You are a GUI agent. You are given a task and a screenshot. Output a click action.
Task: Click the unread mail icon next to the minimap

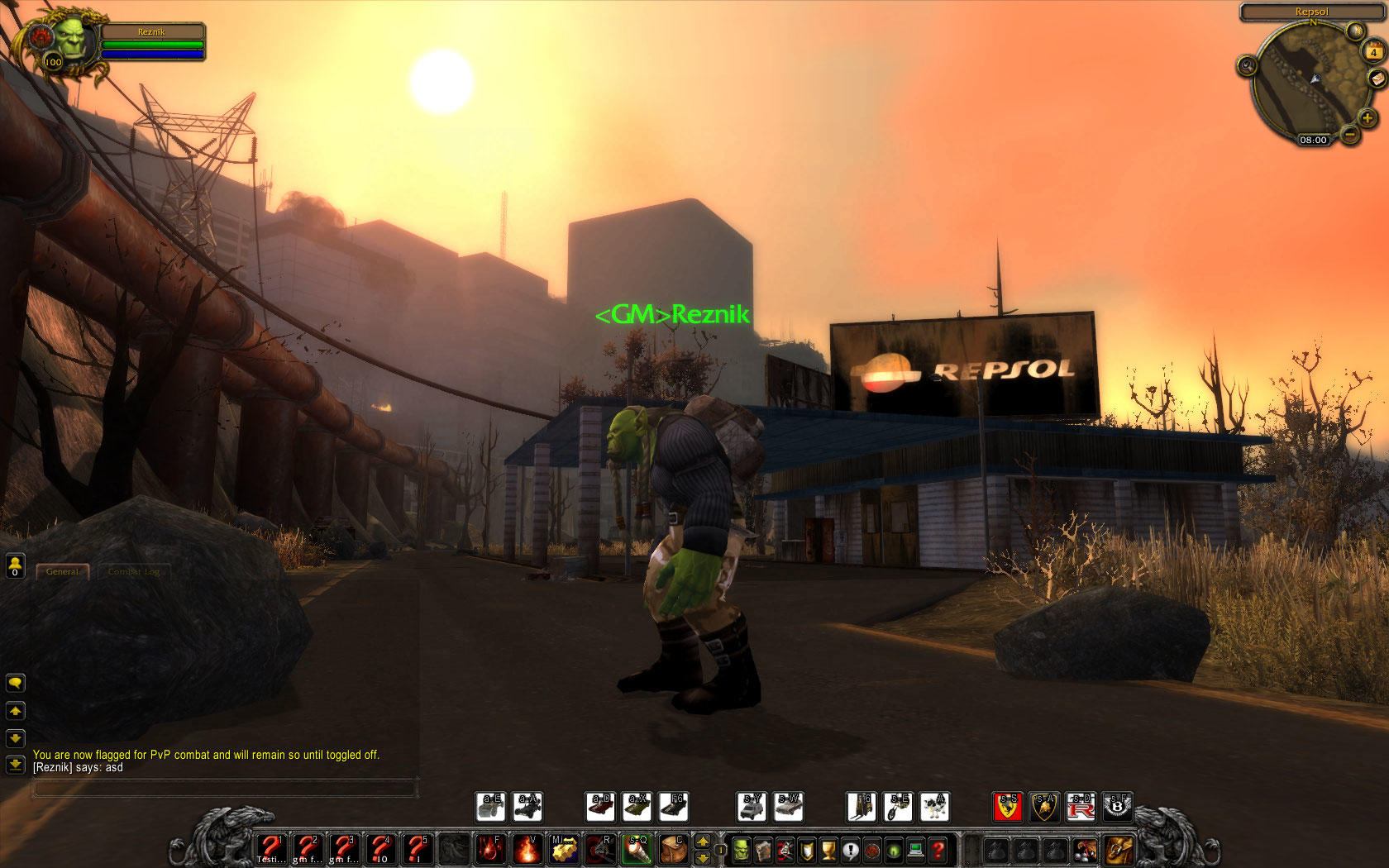(x=1376, y=79)
